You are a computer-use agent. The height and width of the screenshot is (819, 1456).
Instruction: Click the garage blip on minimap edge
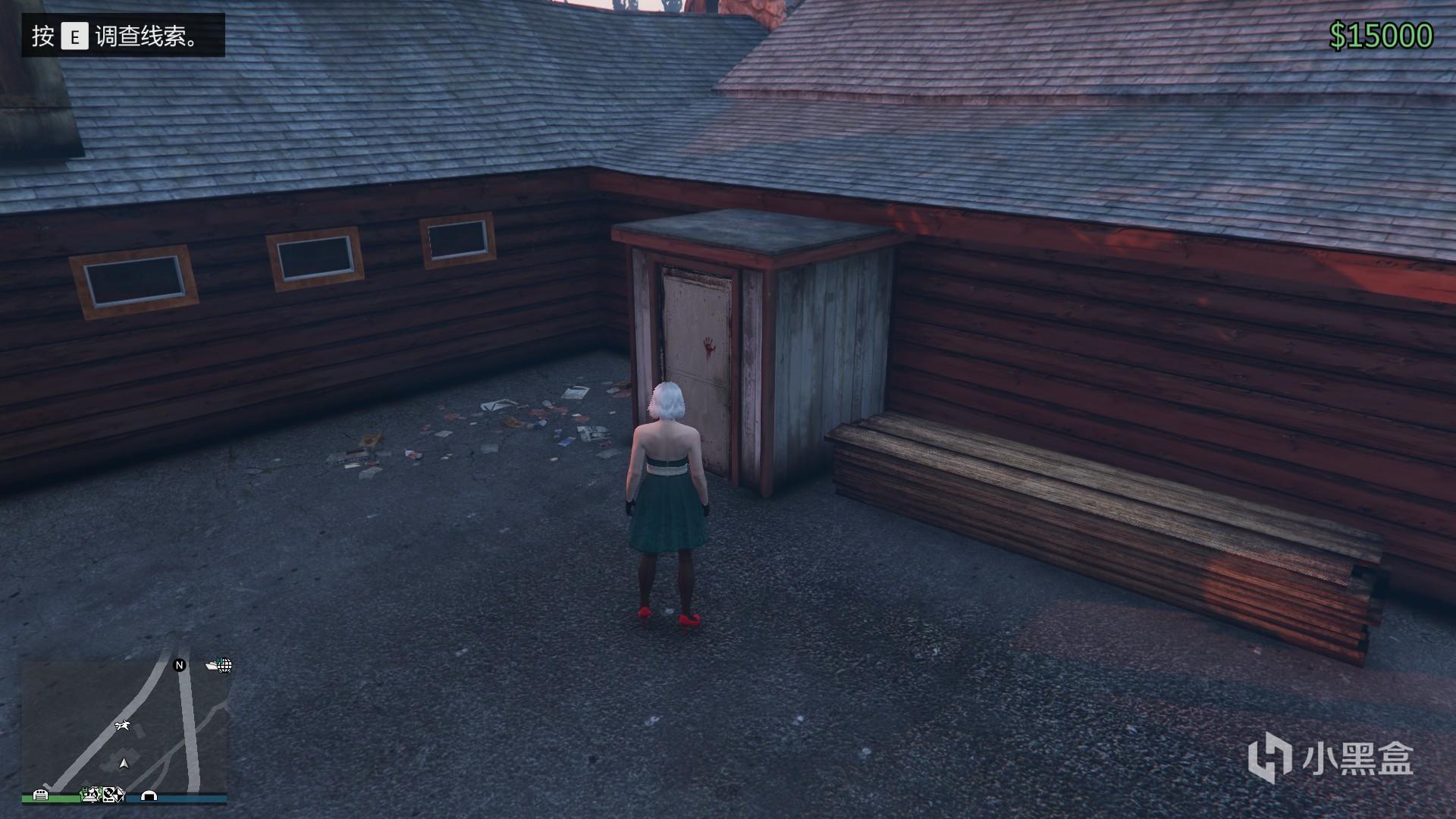pyautogui.click(x=41, y=795)
